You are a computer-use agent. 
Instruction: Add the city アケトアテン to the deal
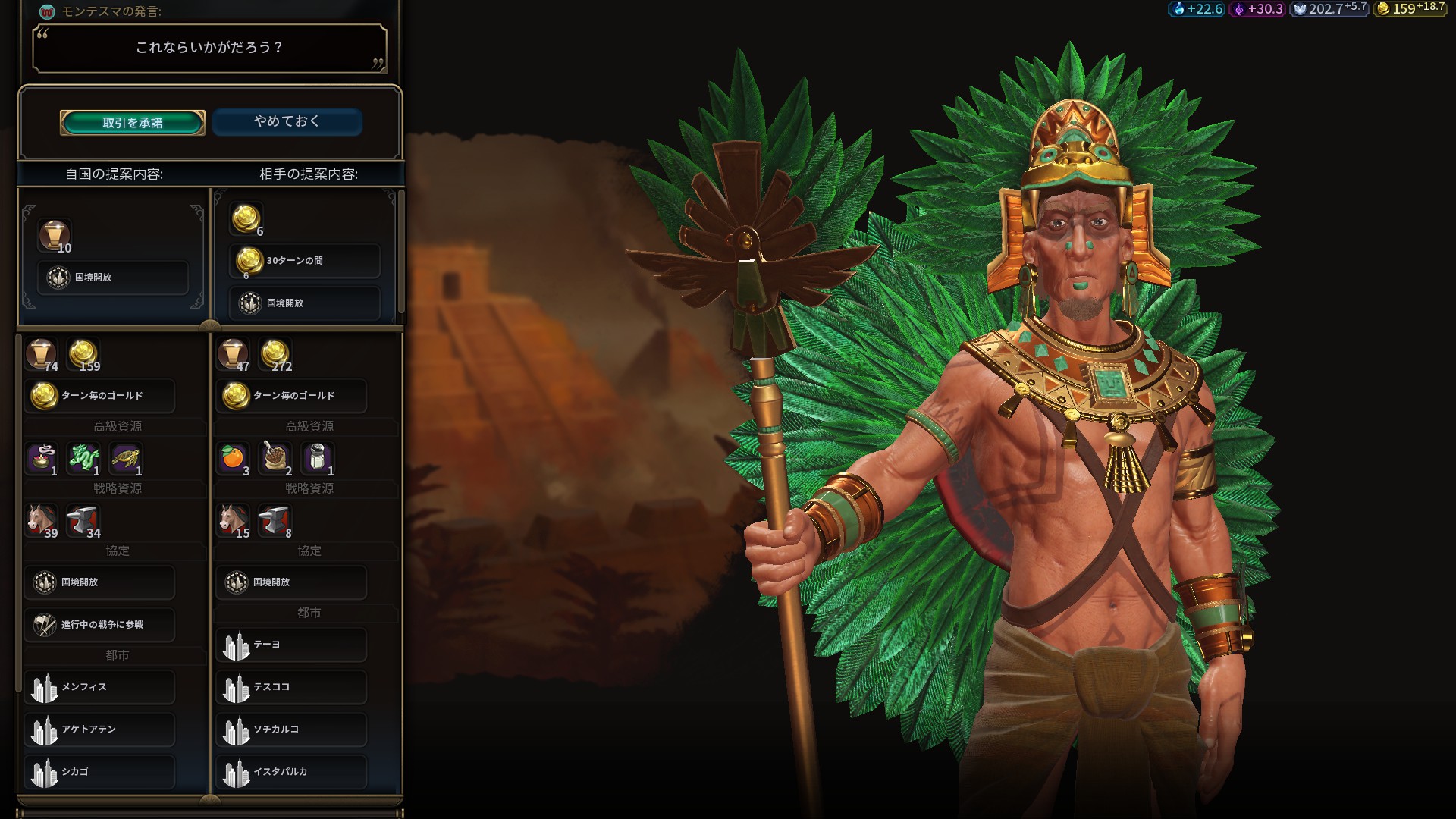[100, 730]
